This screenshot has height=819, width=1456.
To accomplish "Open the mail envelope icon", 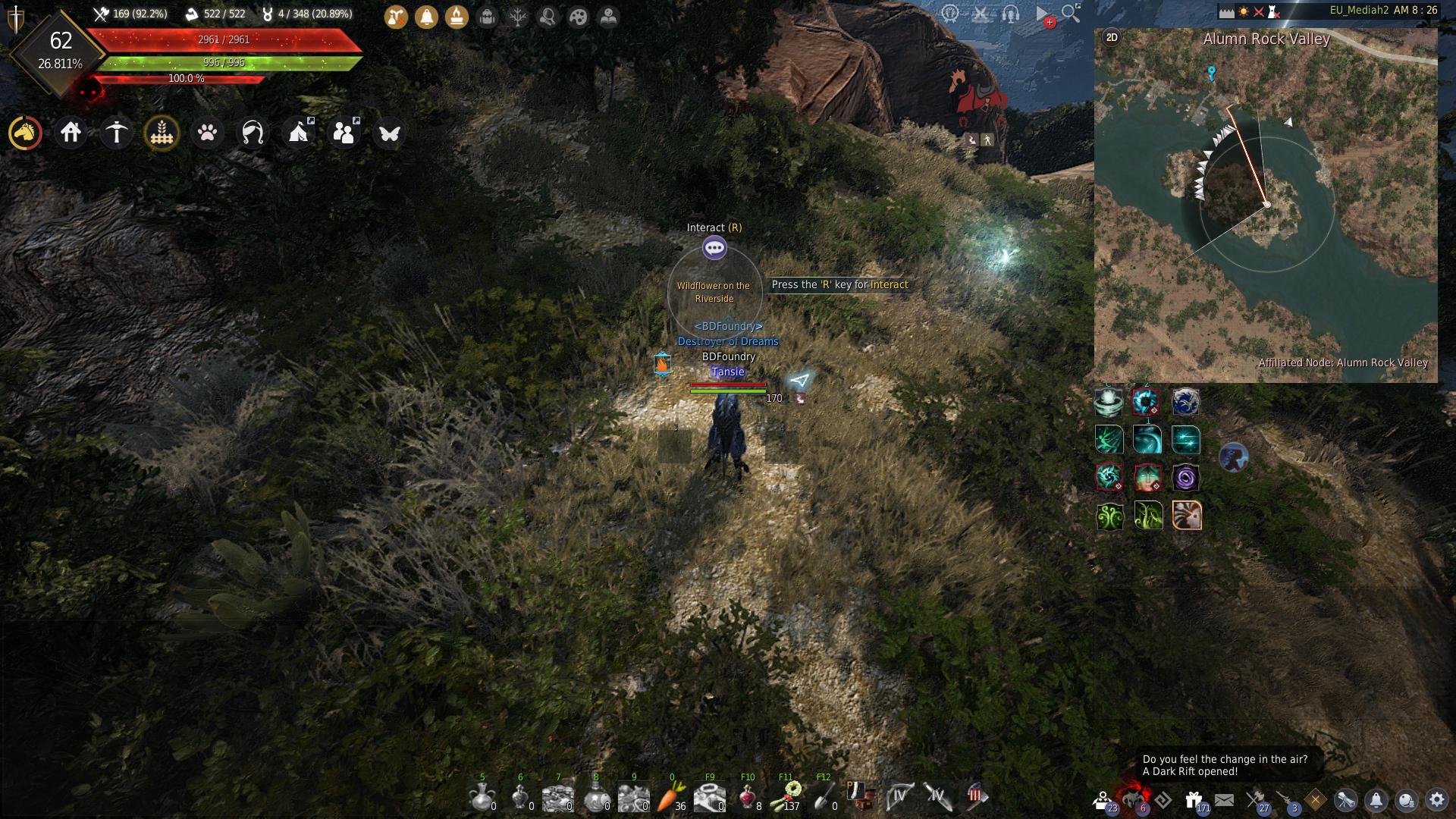I will click(x=1224, y=799).
